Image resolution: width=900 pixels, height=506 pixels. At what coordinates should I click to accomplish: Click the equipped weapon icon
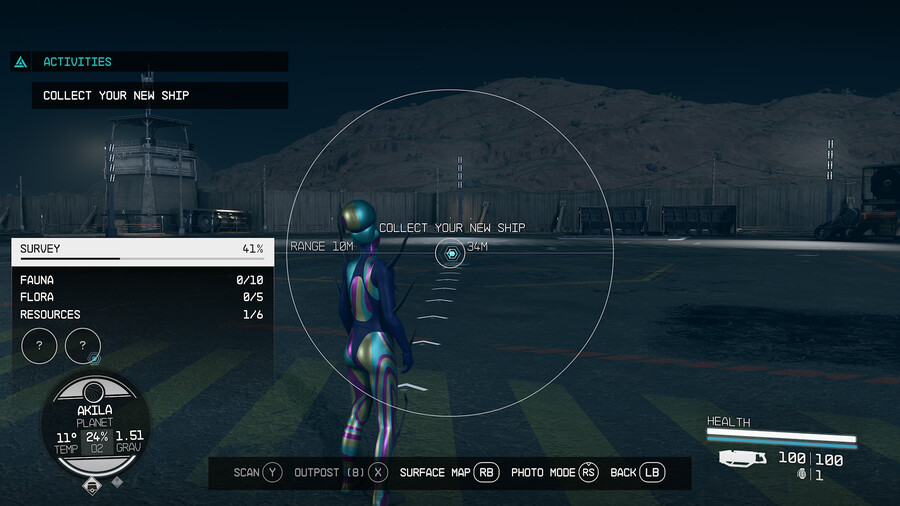pyautogui.click(x=742, y=458)
